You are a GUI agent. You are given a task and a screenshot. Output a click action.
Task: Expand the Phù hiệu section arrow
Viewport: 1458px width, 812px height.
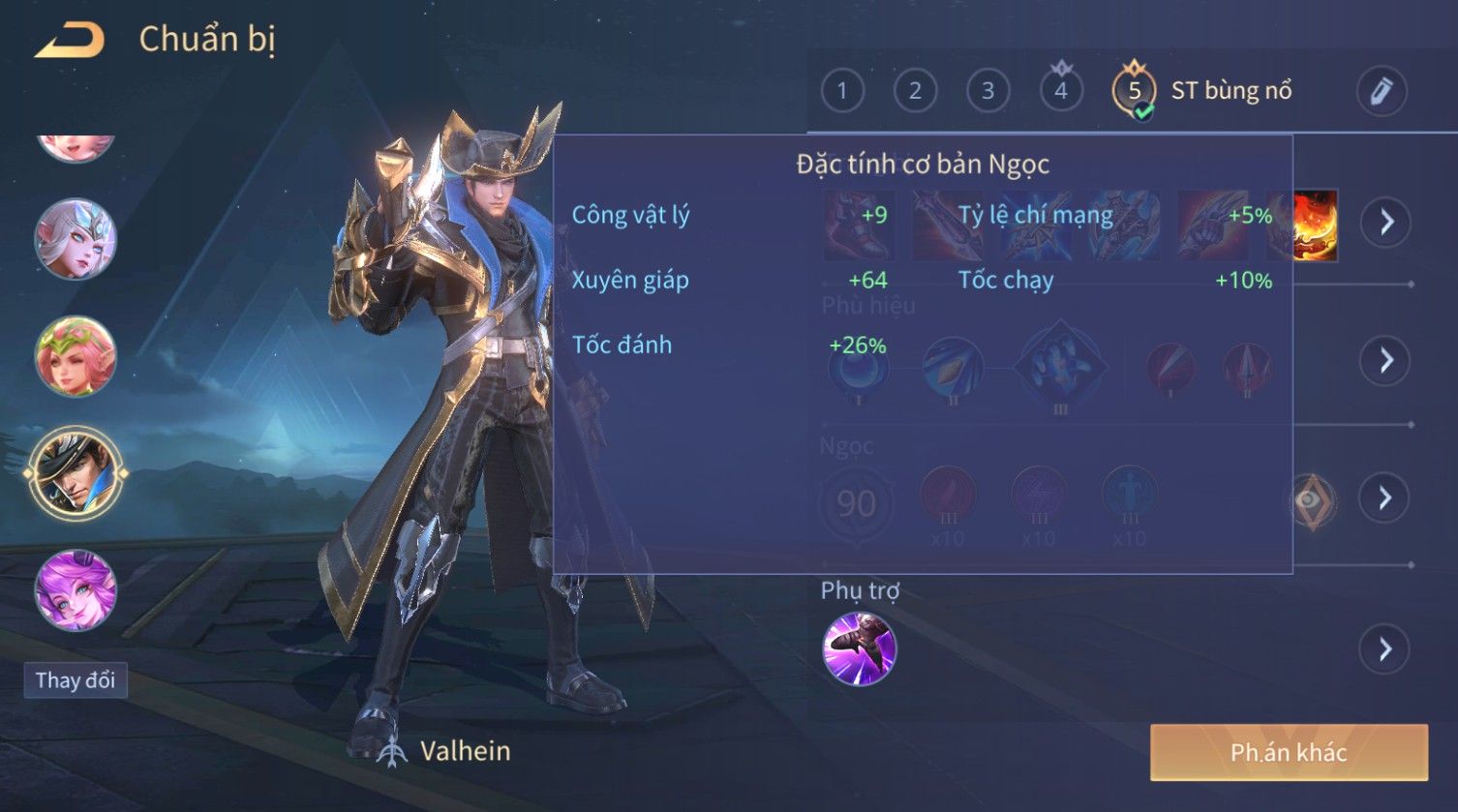tap(1385, 360)
